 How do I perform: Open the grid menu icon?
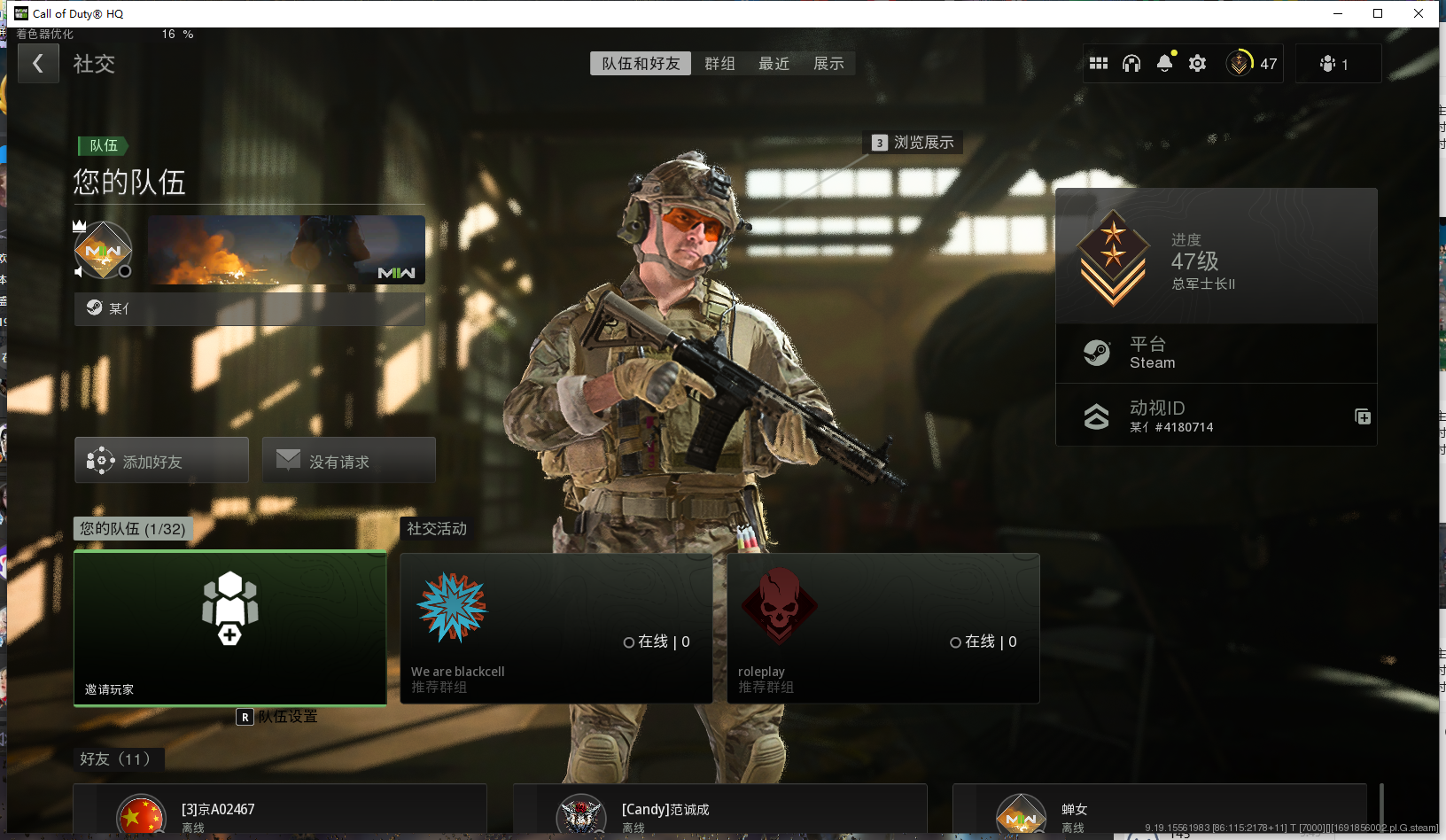1099,64
